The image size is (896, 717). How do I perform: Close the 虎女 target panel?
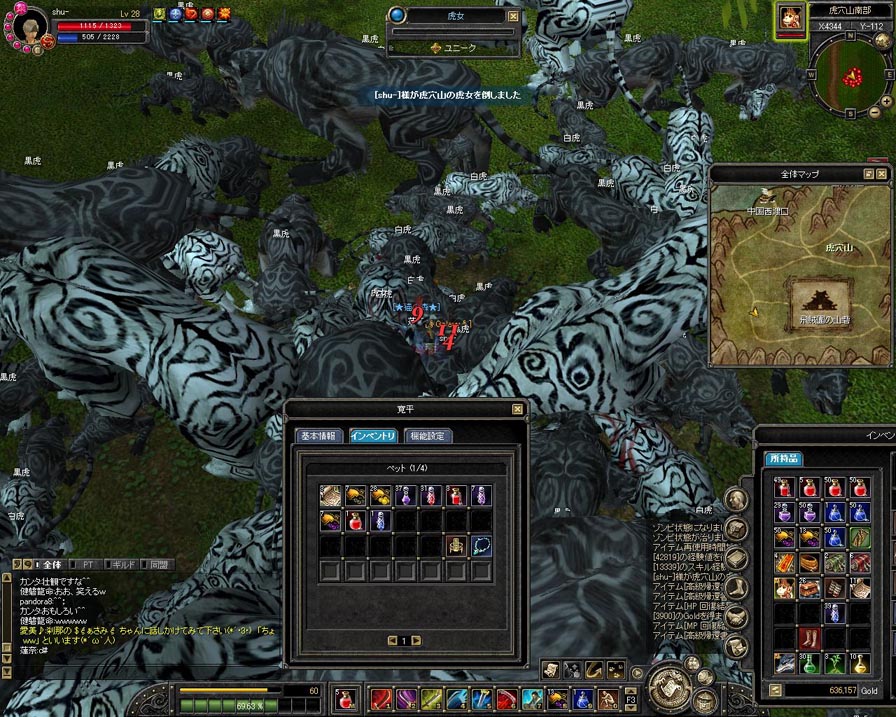(513, 16)
